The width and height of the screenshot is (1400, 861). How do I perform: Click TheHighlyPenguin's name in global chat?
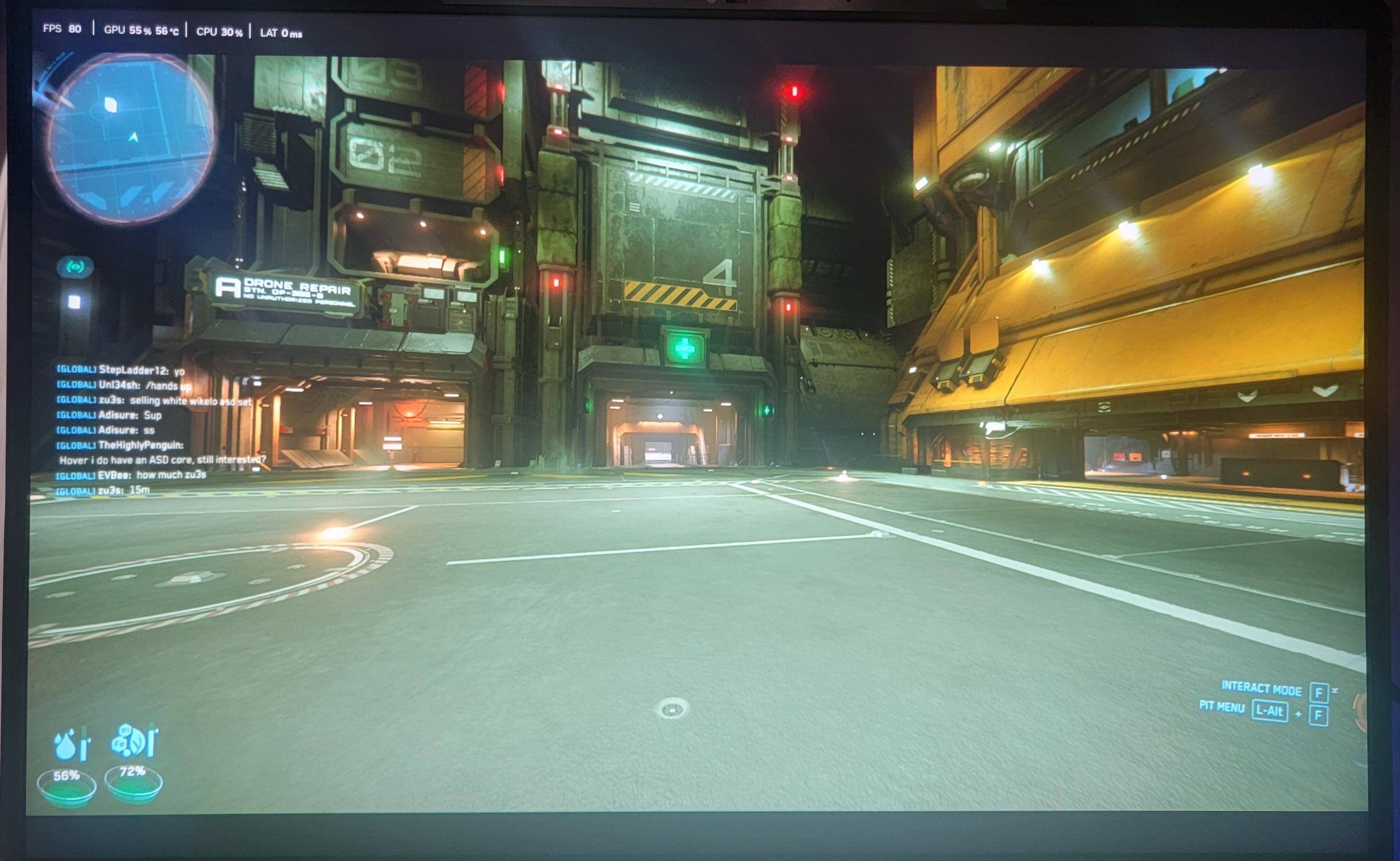(141, 445)
